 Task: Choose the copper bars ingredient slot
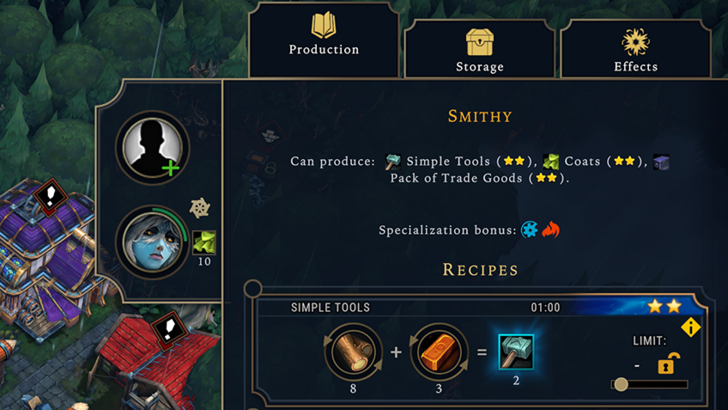pyautogui.click(x=439, y=353)
